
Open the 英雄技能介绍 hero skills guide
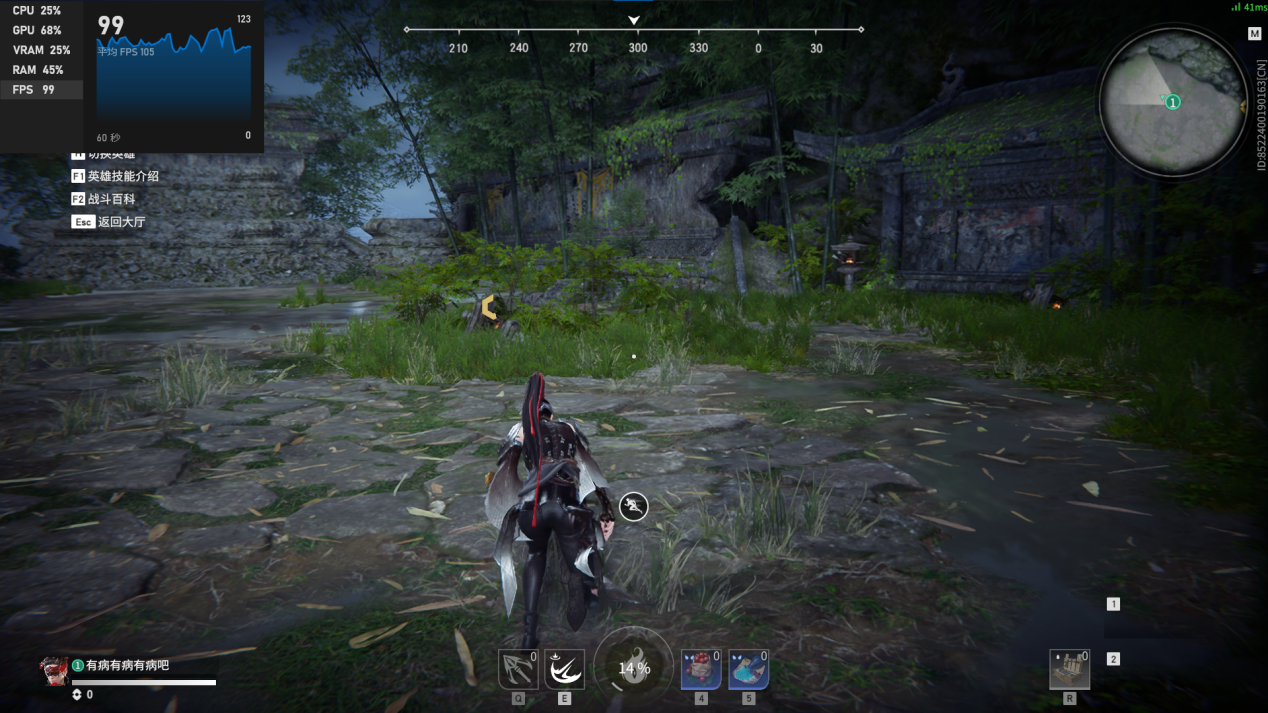click(115, 176)
